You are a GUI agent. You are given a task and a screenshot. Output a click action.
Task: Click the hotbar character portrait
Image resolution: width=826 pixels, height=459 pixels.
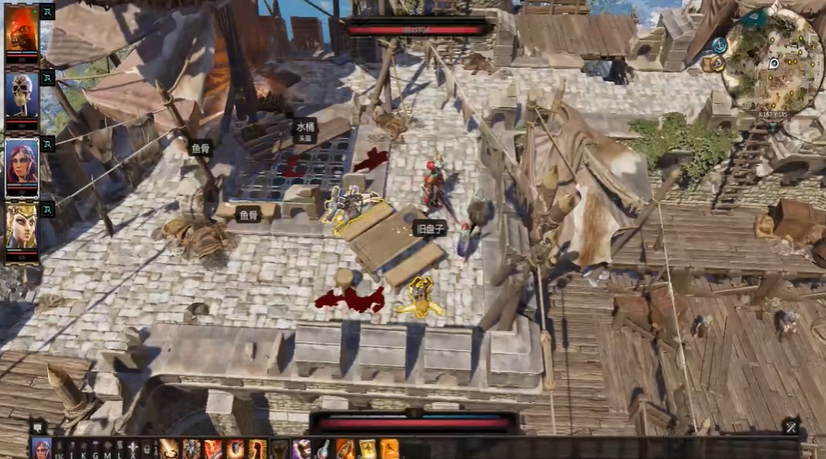[x=42, y=449]
